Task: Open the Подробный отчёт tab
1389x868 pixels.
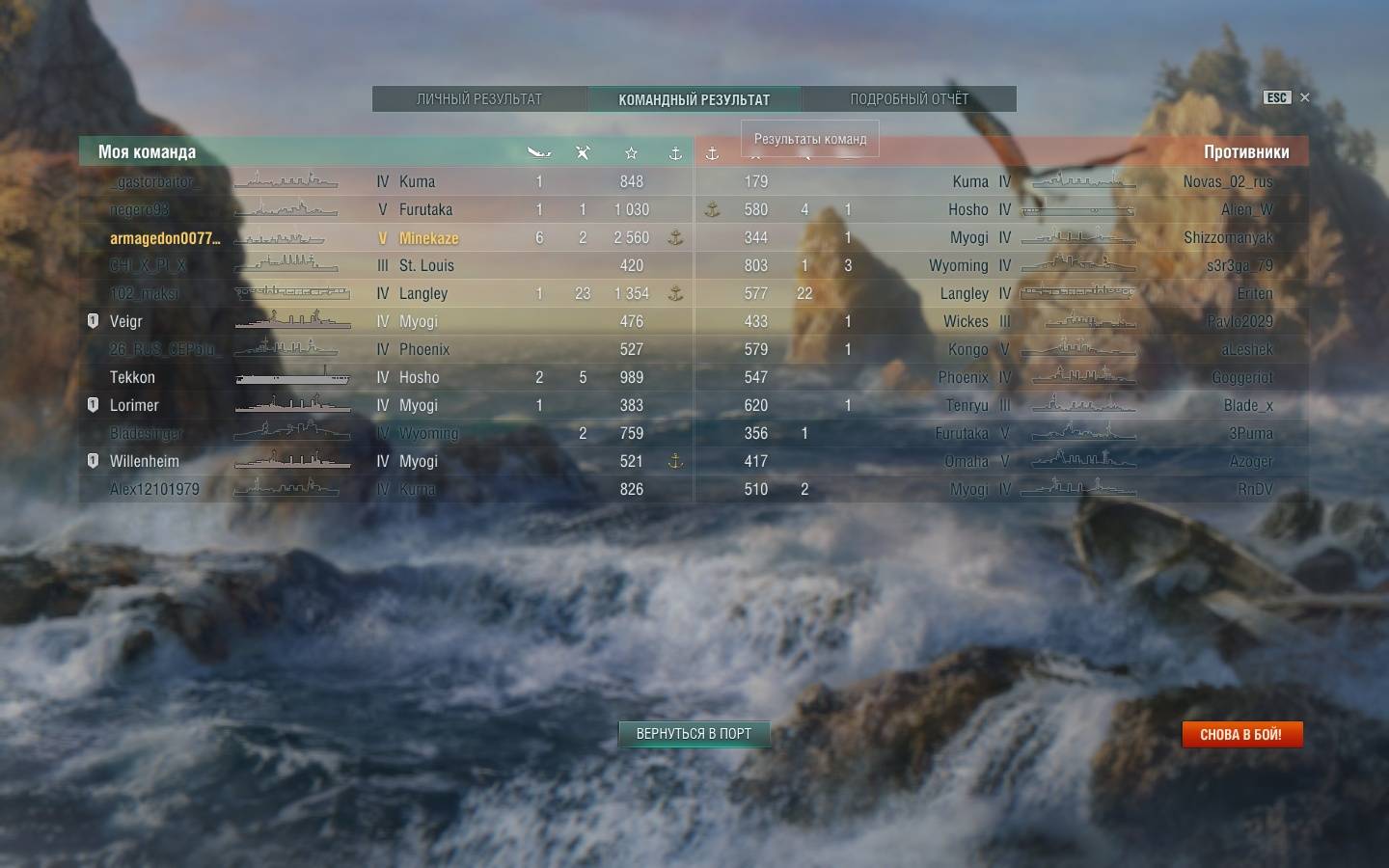Action: point(909,99)
